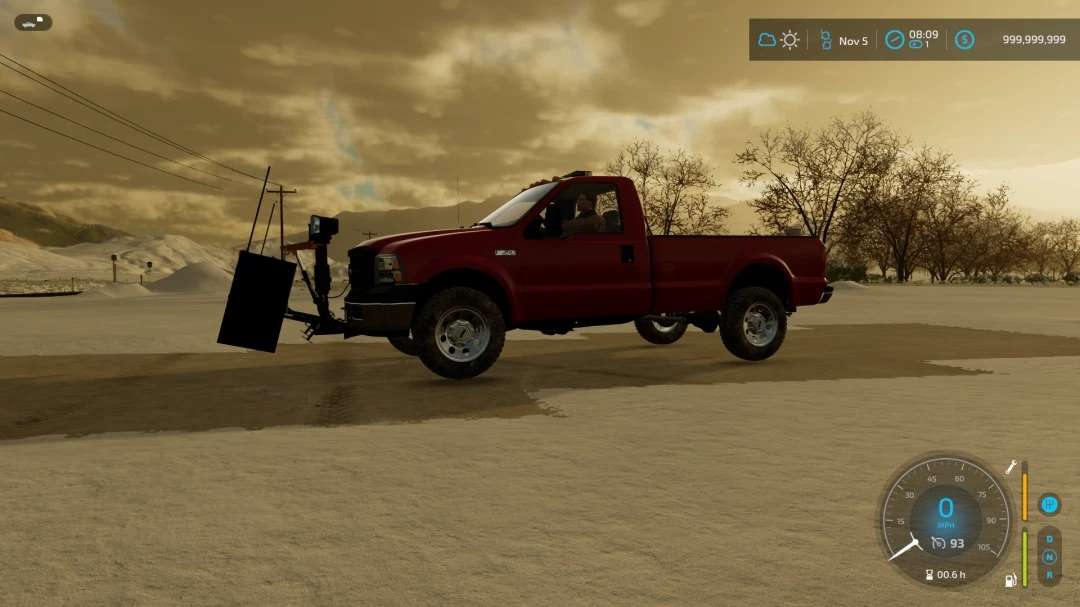Open the calendar icon beside Nov 5
1080x607 pixels.
pos(826,40)
